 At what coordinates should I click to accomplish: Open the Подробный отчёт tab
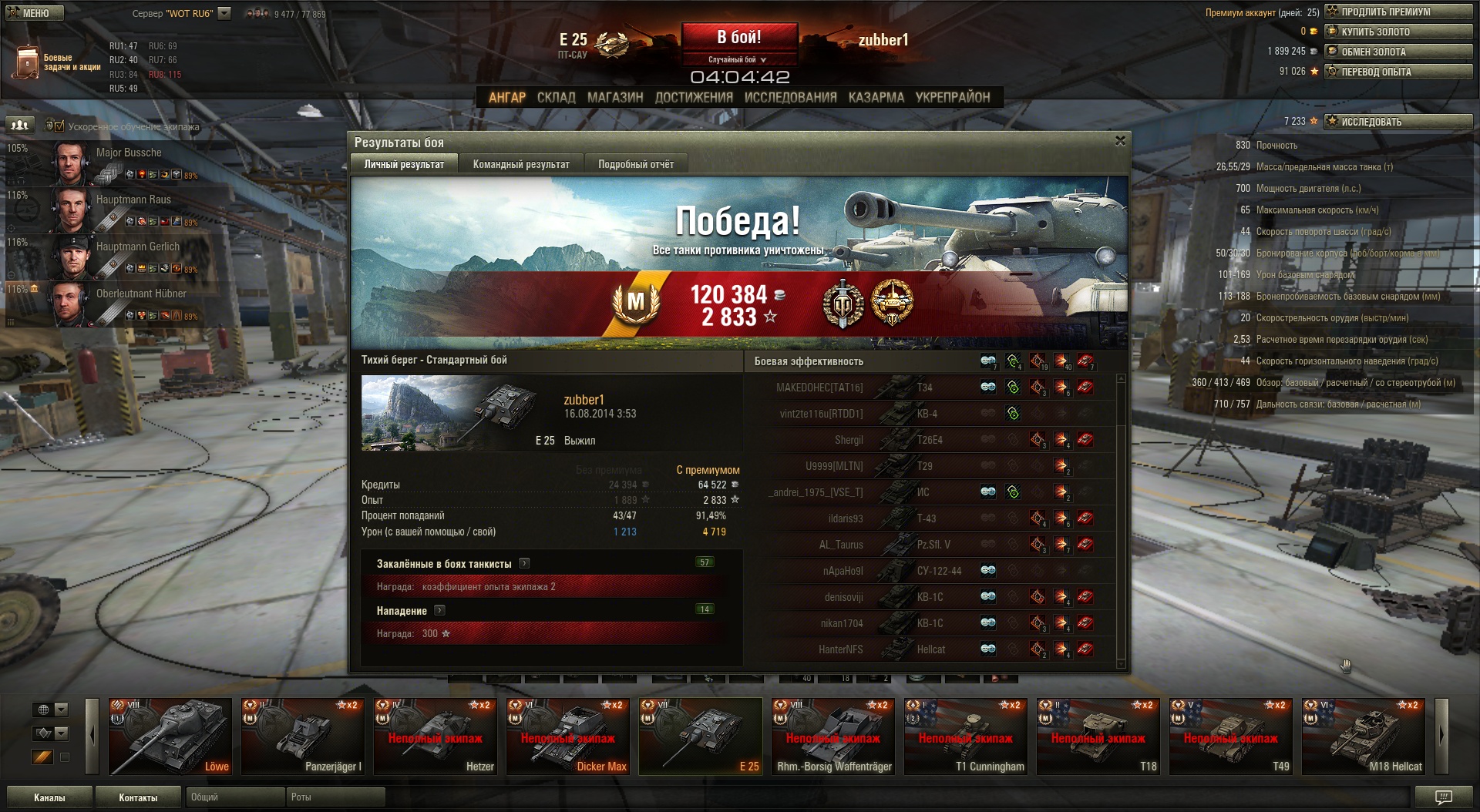click(x=635, y=164)
